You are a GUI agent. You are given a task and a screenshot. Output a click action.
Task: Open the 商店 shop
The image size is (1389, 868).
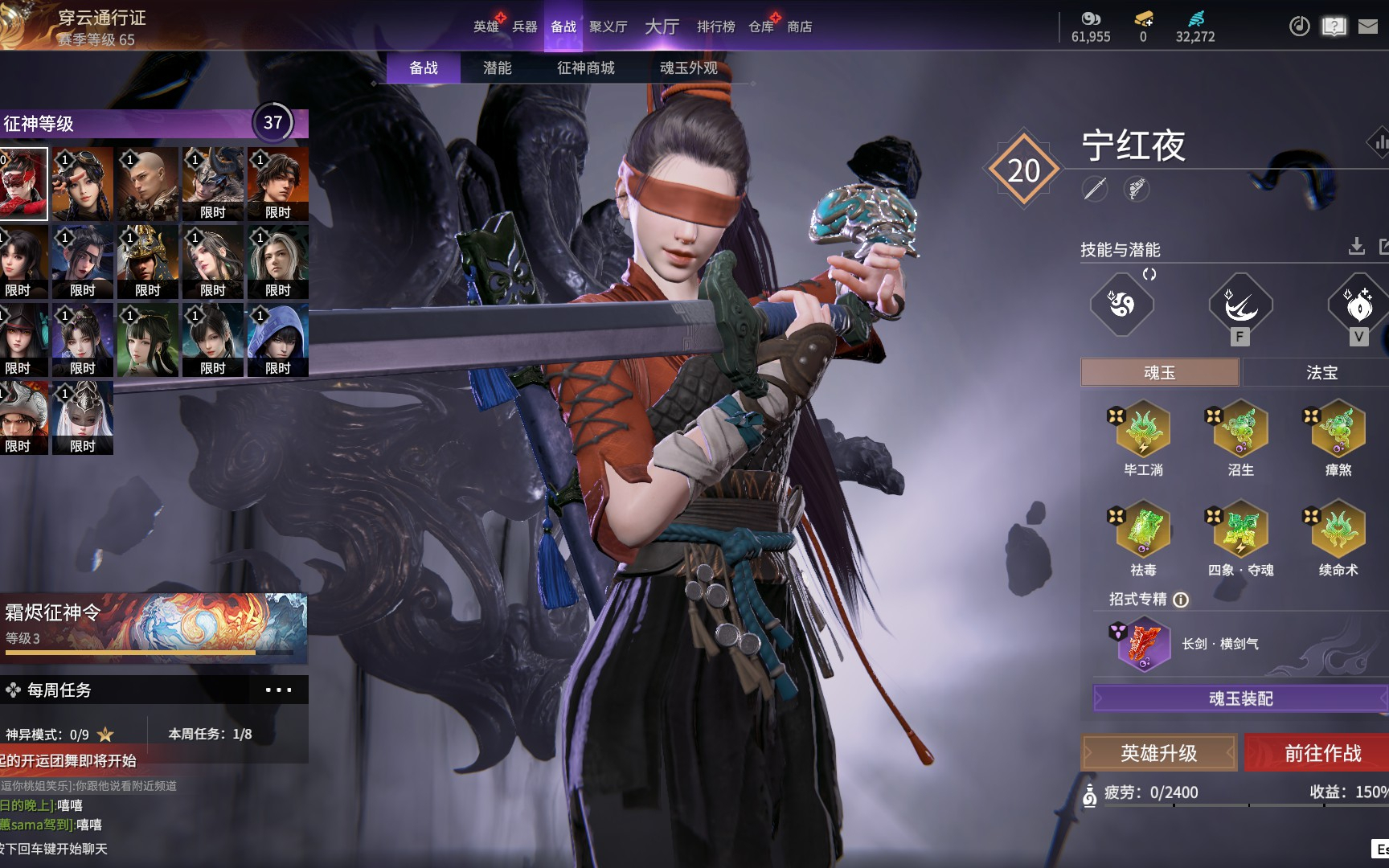click(799, 27)
